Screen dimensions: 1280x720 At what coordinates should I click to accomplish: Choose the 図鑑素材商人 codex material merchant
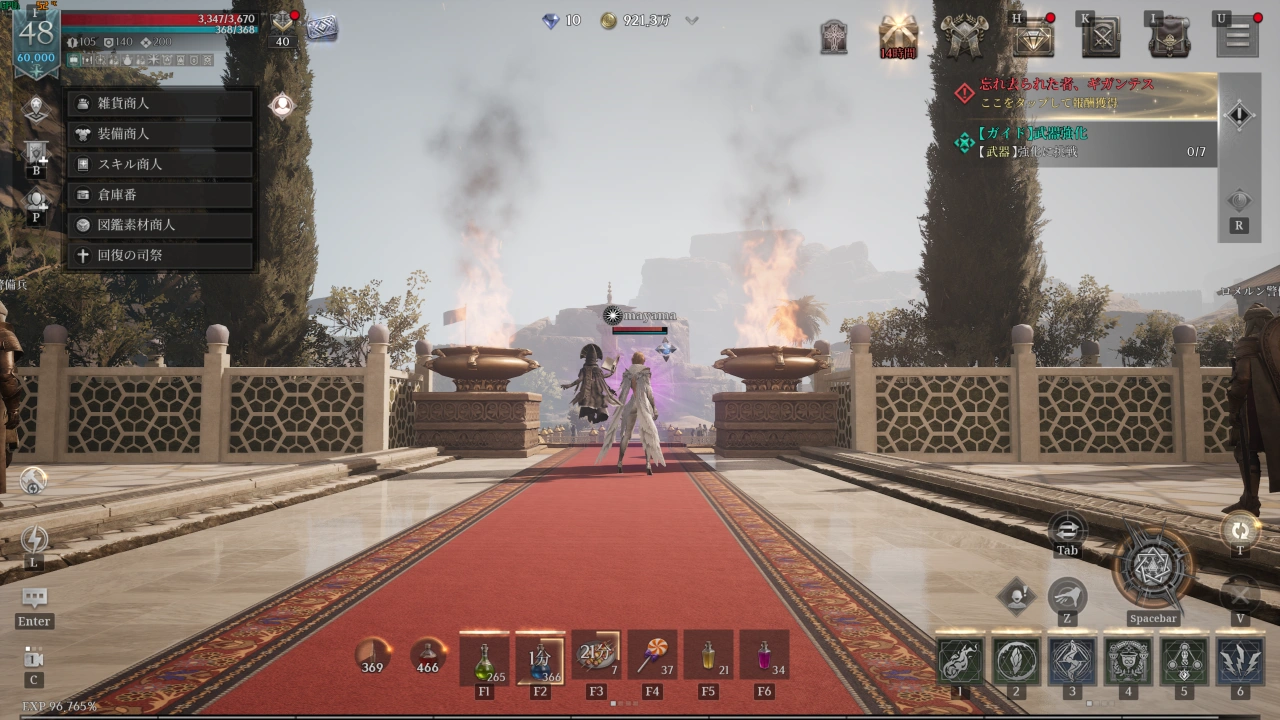(x=160, y=225)
